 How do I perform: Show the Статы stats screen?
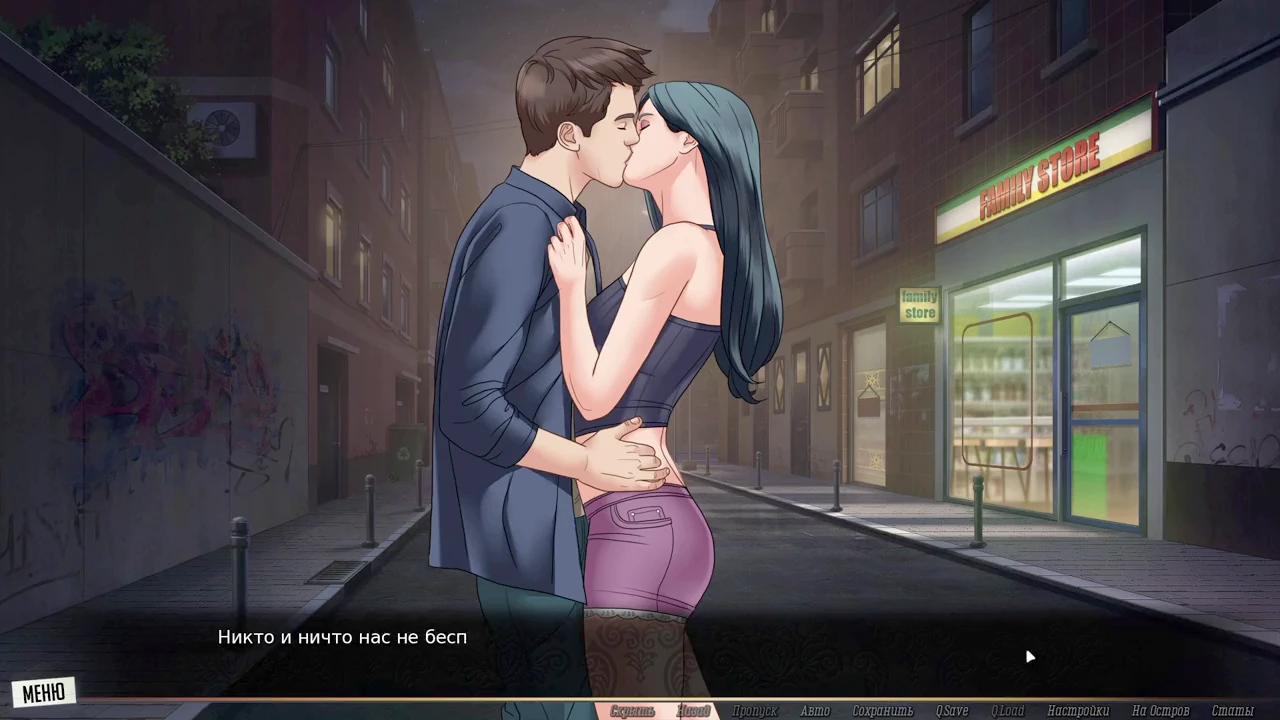point(1232,711)
